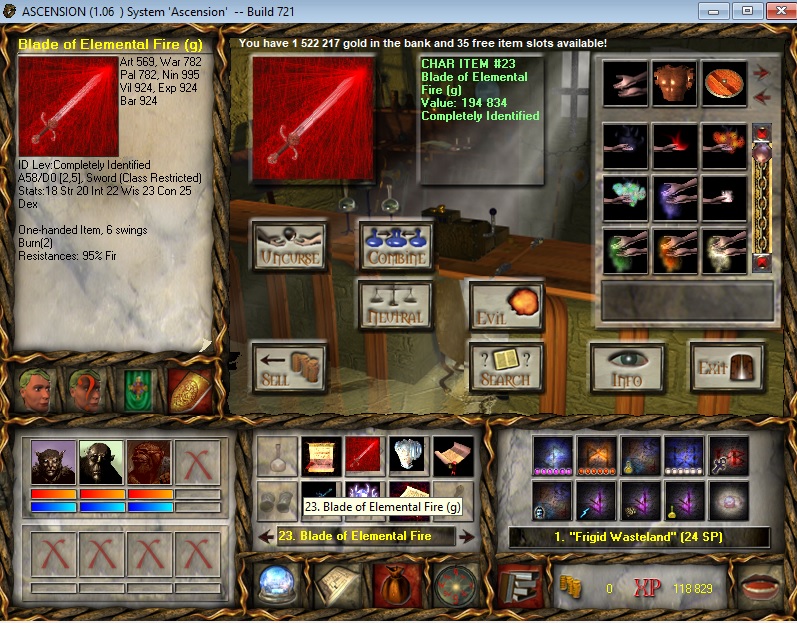Select the red sword inventory slot
Image resolution: width=797 pixels, height=623 pixels.
pos(365,456)
